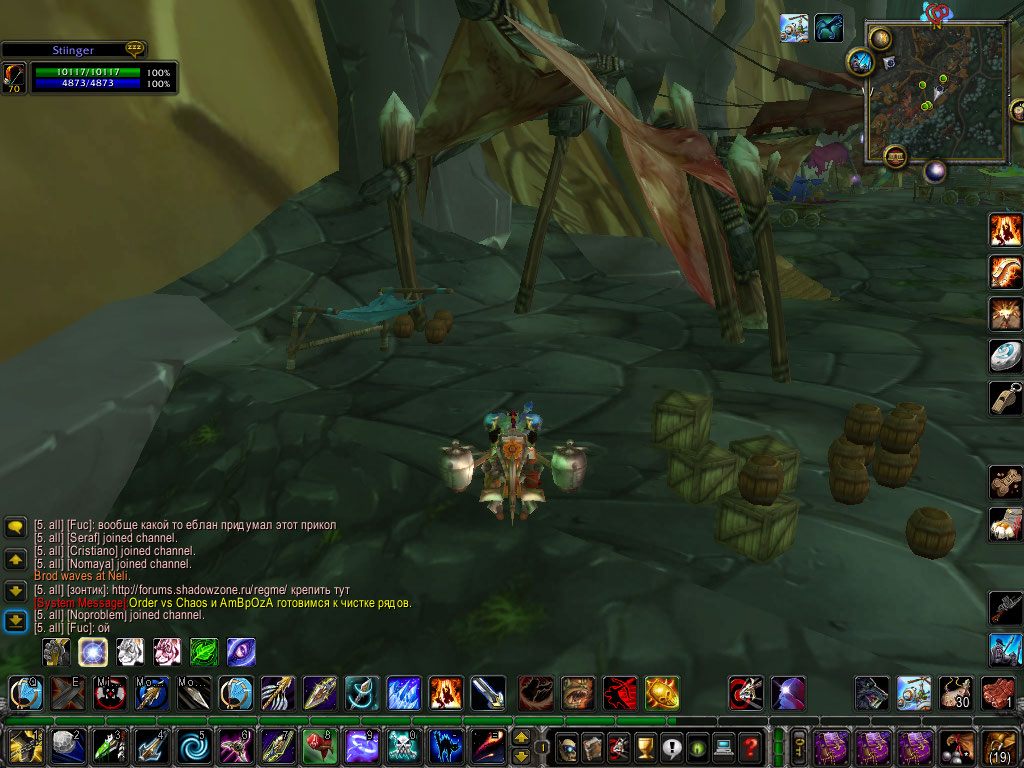Open the golden trophy achievements button

[646, 746]
